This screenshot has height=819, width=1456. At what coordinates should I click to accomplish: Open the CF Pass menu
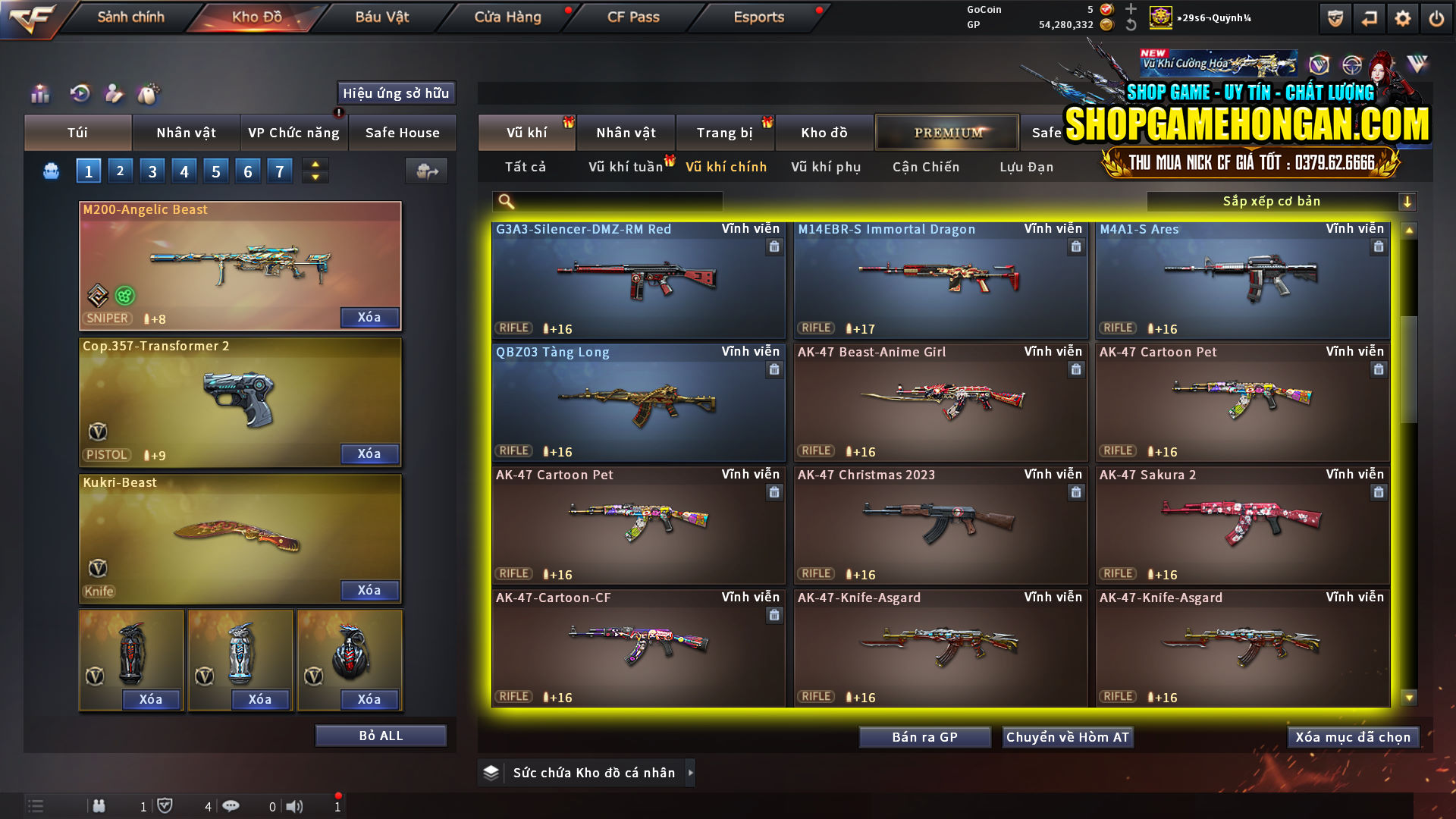[x=632, y=17]
